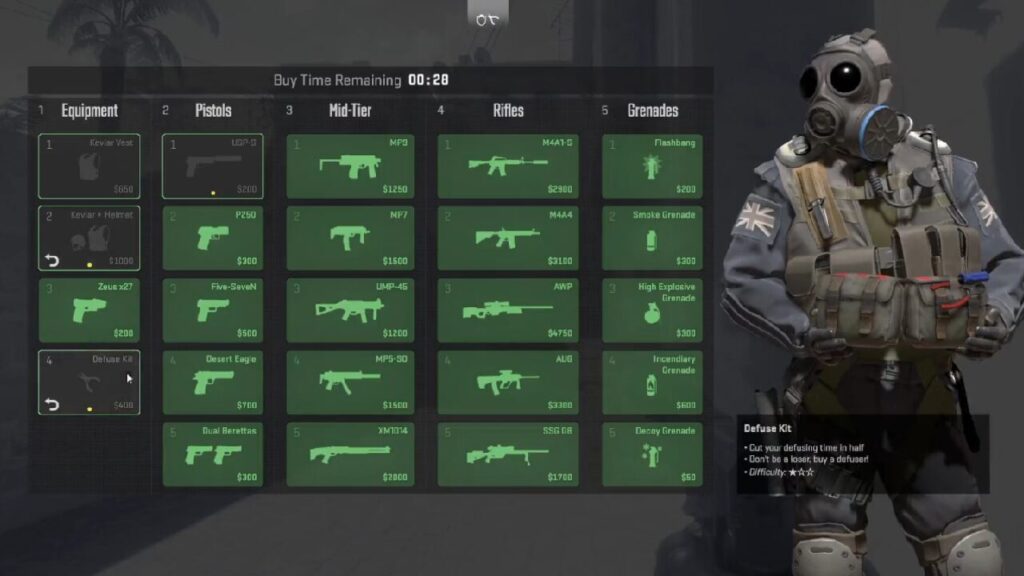Screen dimensions: 1024x576
Task: Purchase the P250 pistol
Action: [213, 238]
